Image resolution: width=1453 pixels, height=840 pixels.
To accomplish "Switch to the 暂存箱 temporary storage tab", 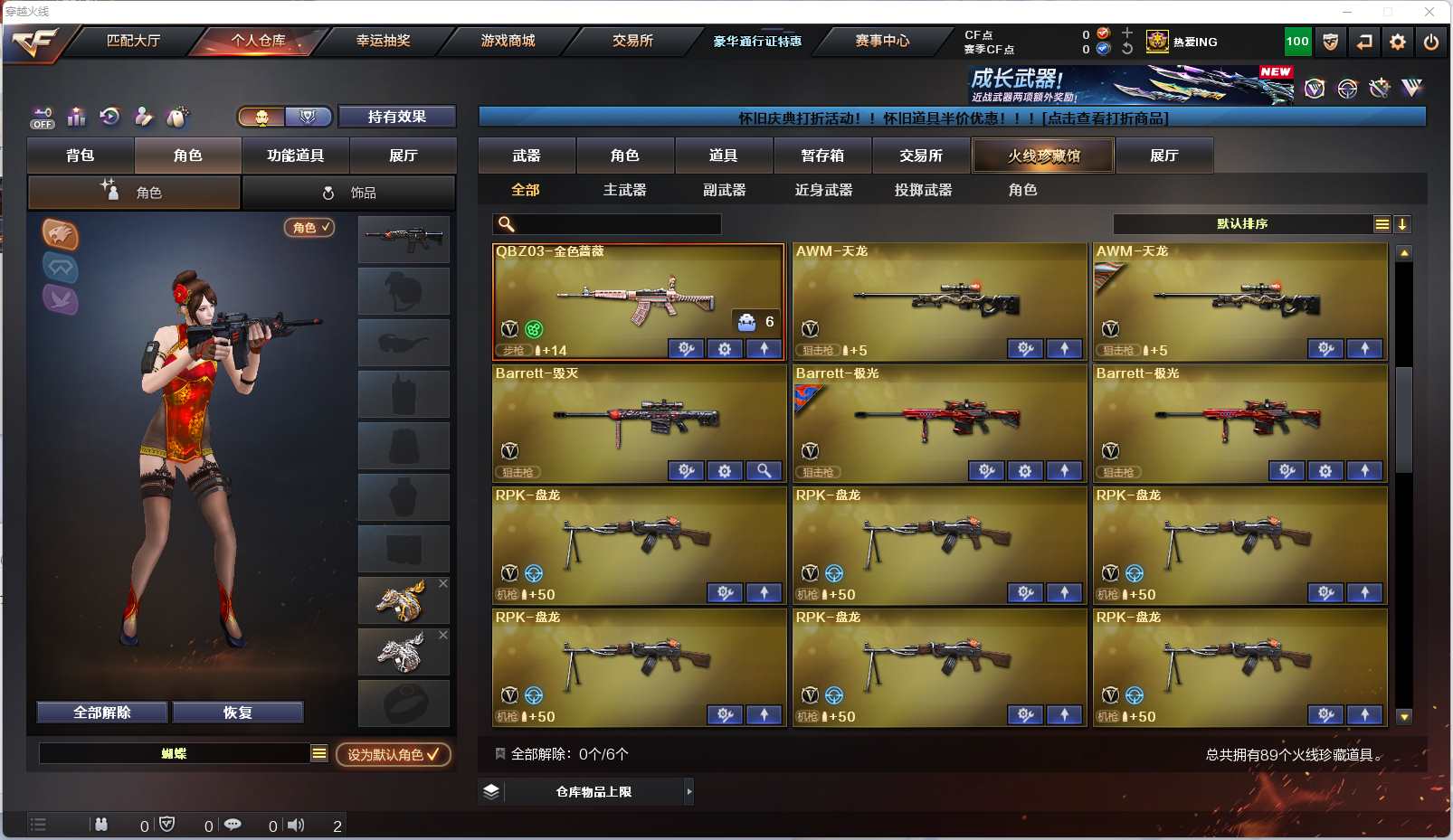I will [822, 156].
